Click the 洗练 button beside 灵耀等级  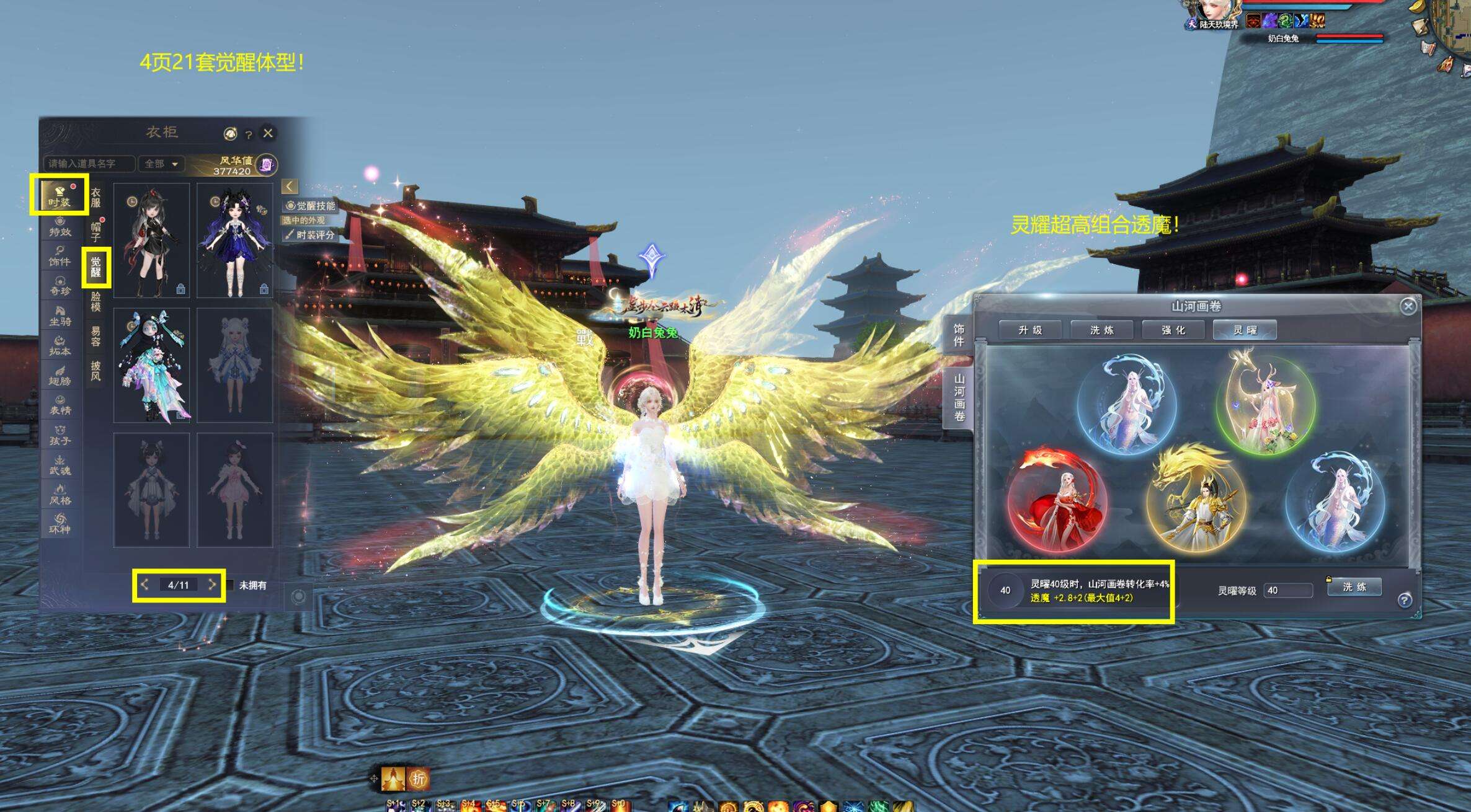click(1354, 587)
